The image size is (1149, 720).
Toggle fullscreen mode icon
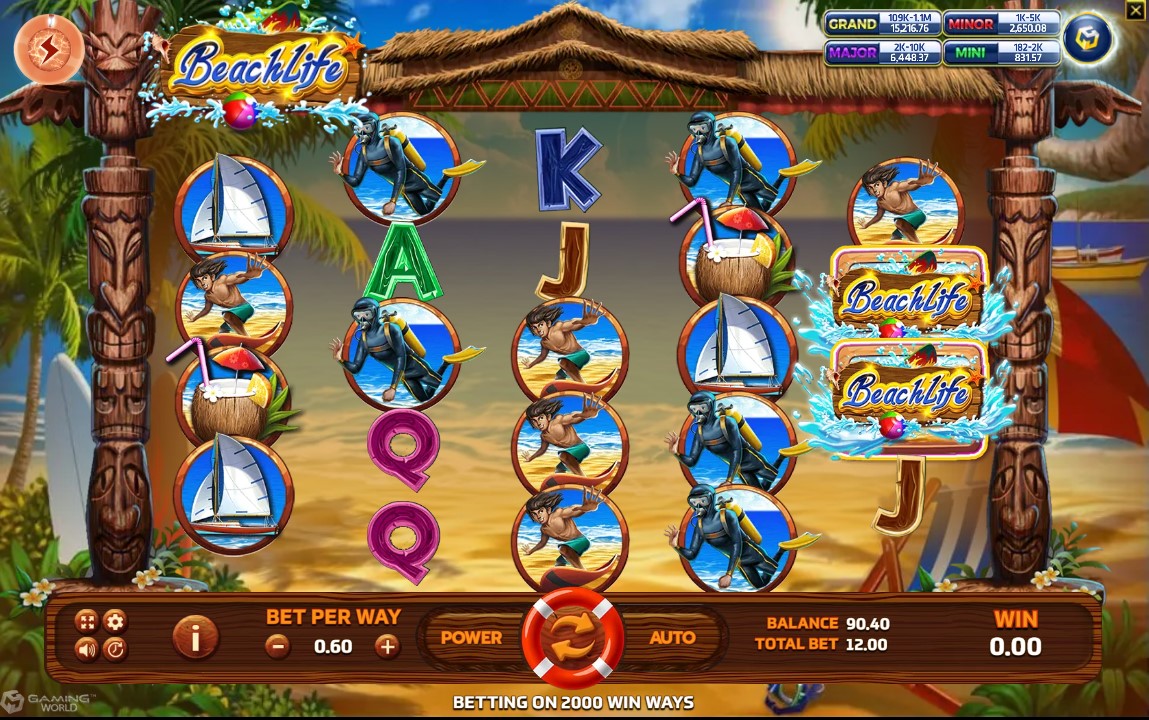click(x=87, y=621)
